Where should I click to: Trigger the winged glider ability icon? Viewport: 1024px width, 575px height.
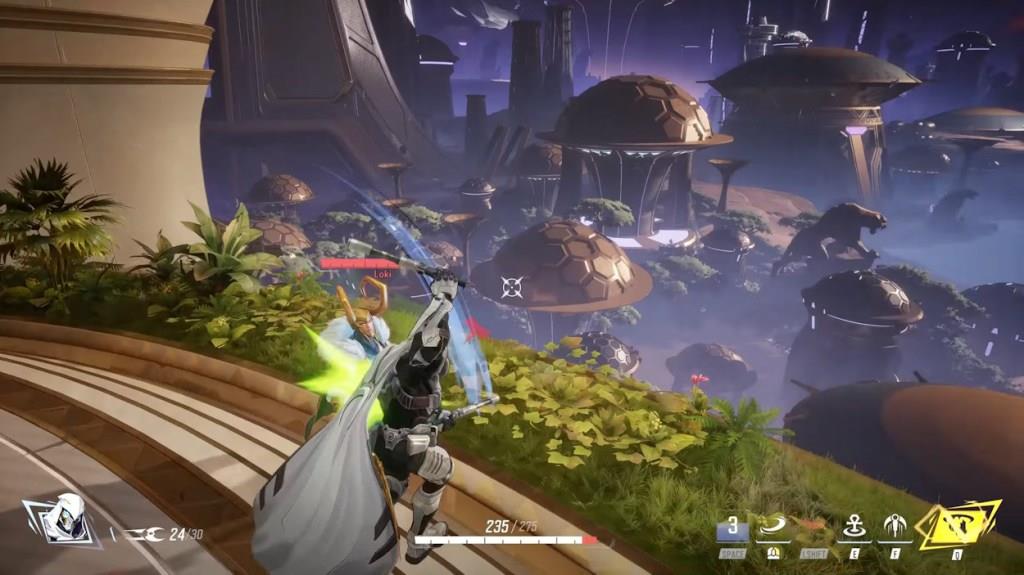pyautogui.click(x=894, y=526)
